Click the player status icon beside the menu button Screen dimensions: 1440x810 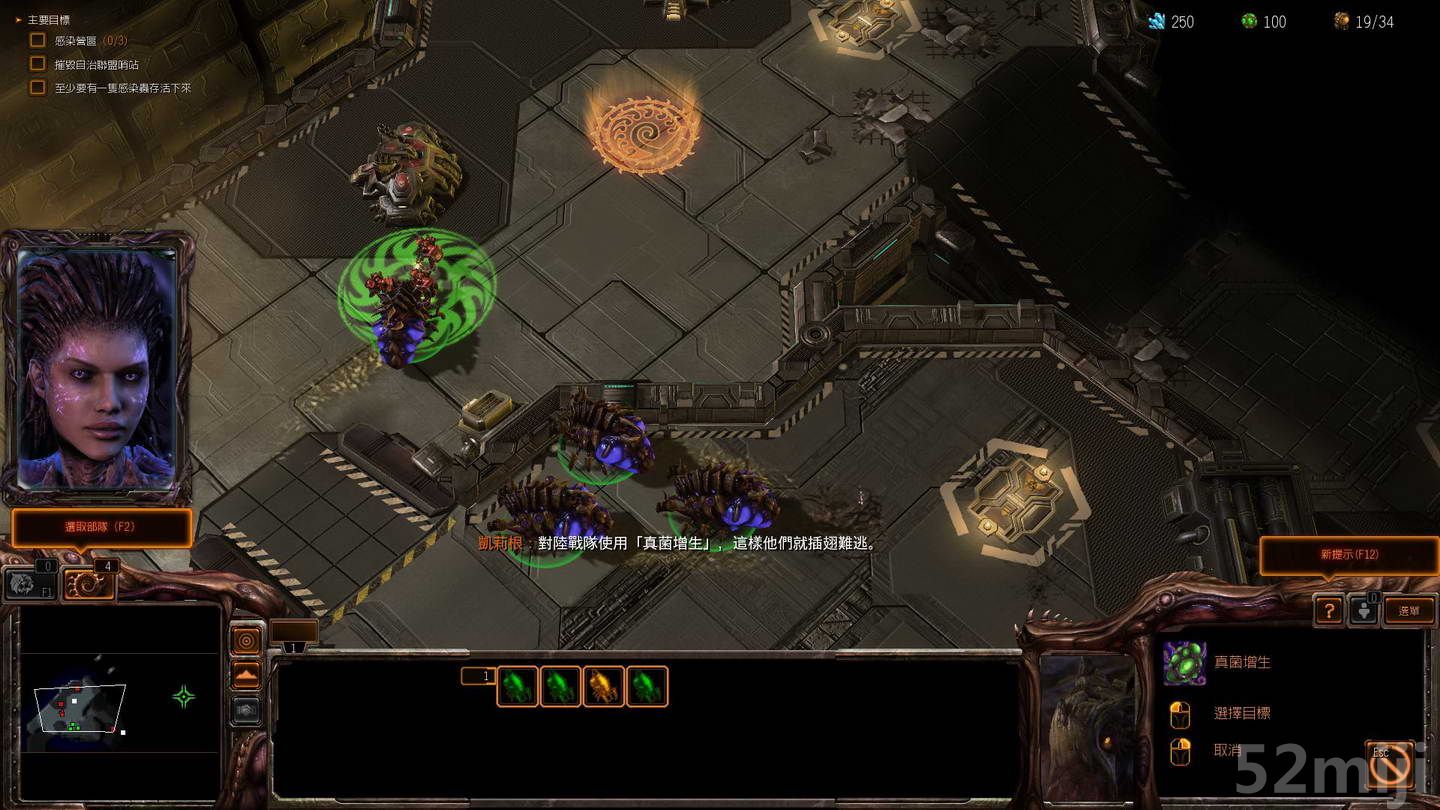coord(1362,611)
